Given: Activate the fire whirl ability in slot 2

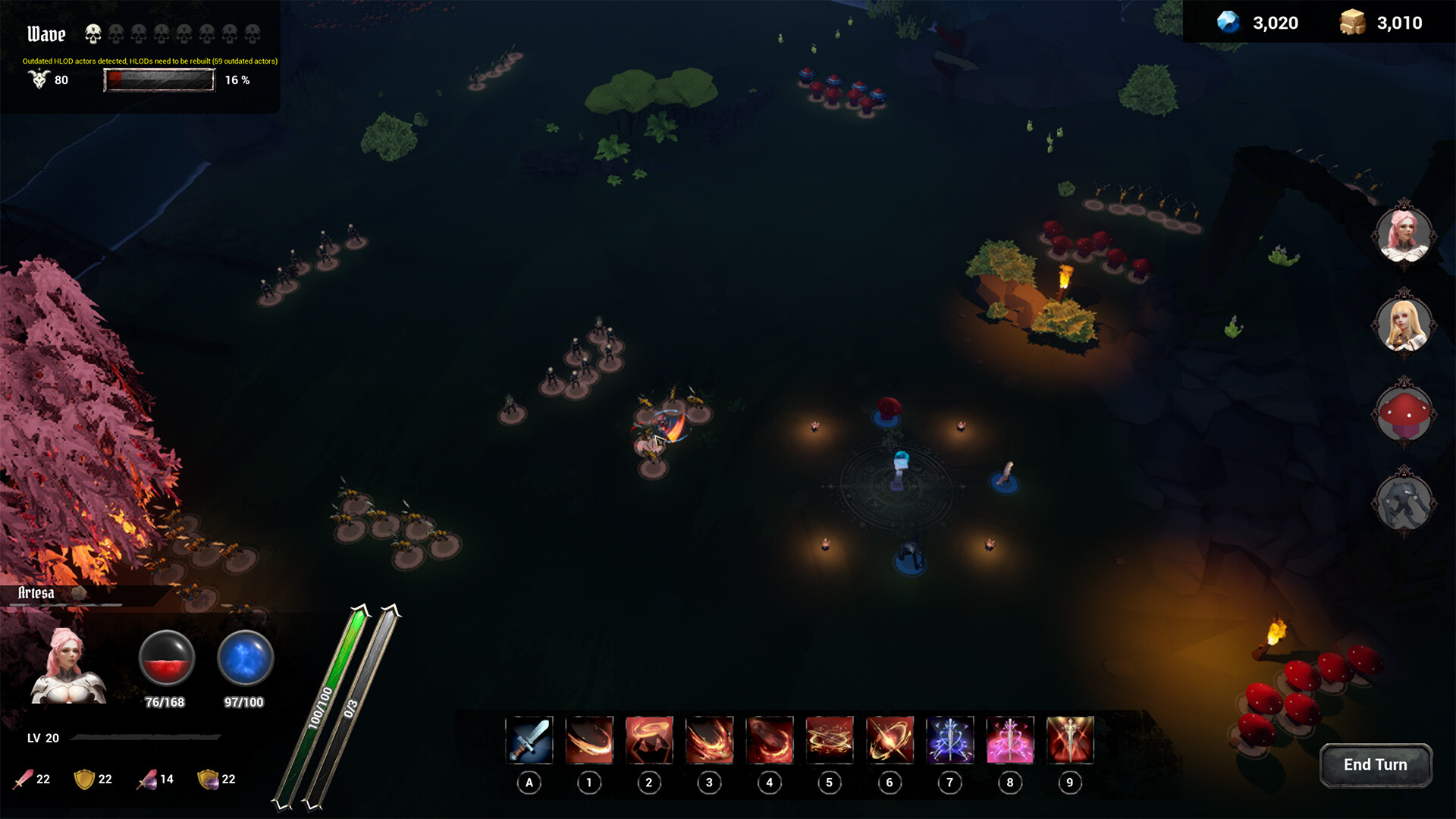Looking at the screenshot, I should click(x=650, y=740).
